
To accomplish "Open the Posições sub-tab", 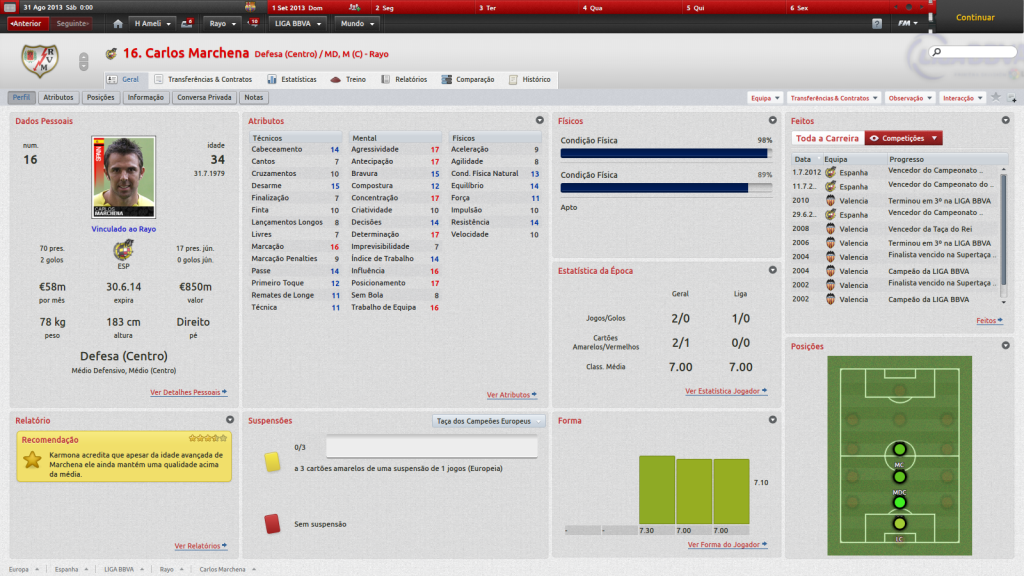I will click(x=101, y=98).
